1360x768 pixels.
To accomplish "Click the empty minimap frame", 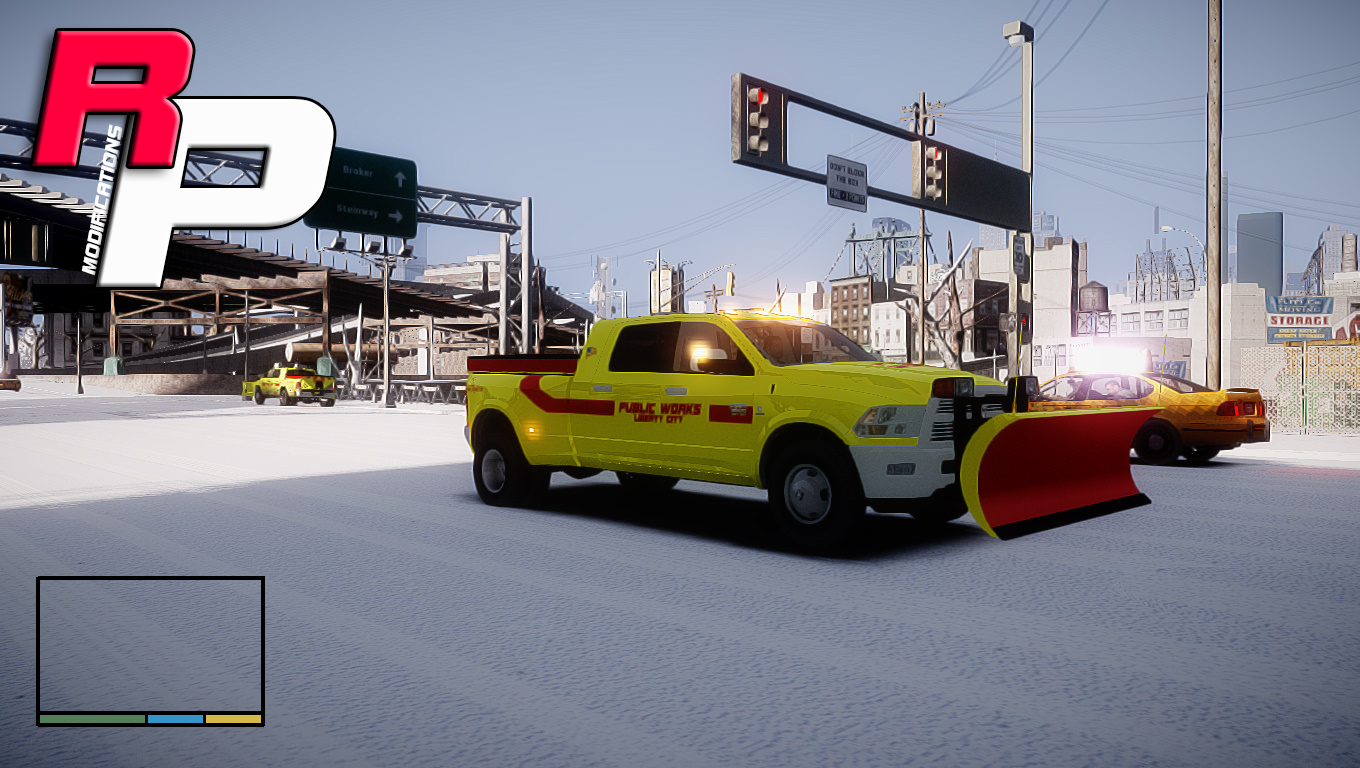I will click(150, 644).
